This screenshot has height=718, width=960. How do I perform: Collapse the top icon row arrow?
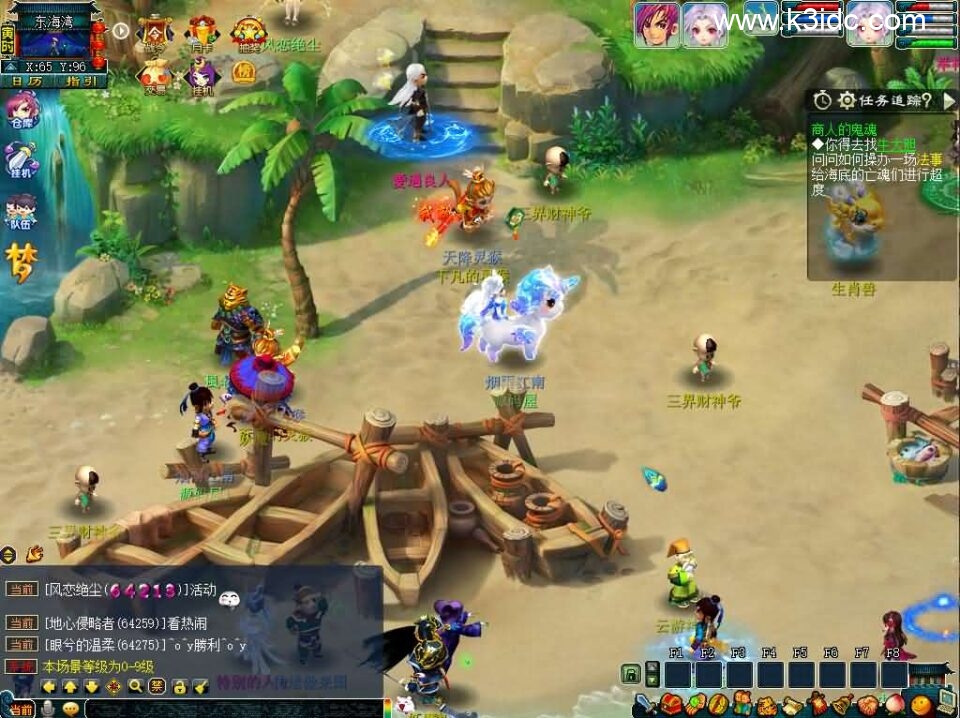[x=121, y=30]
